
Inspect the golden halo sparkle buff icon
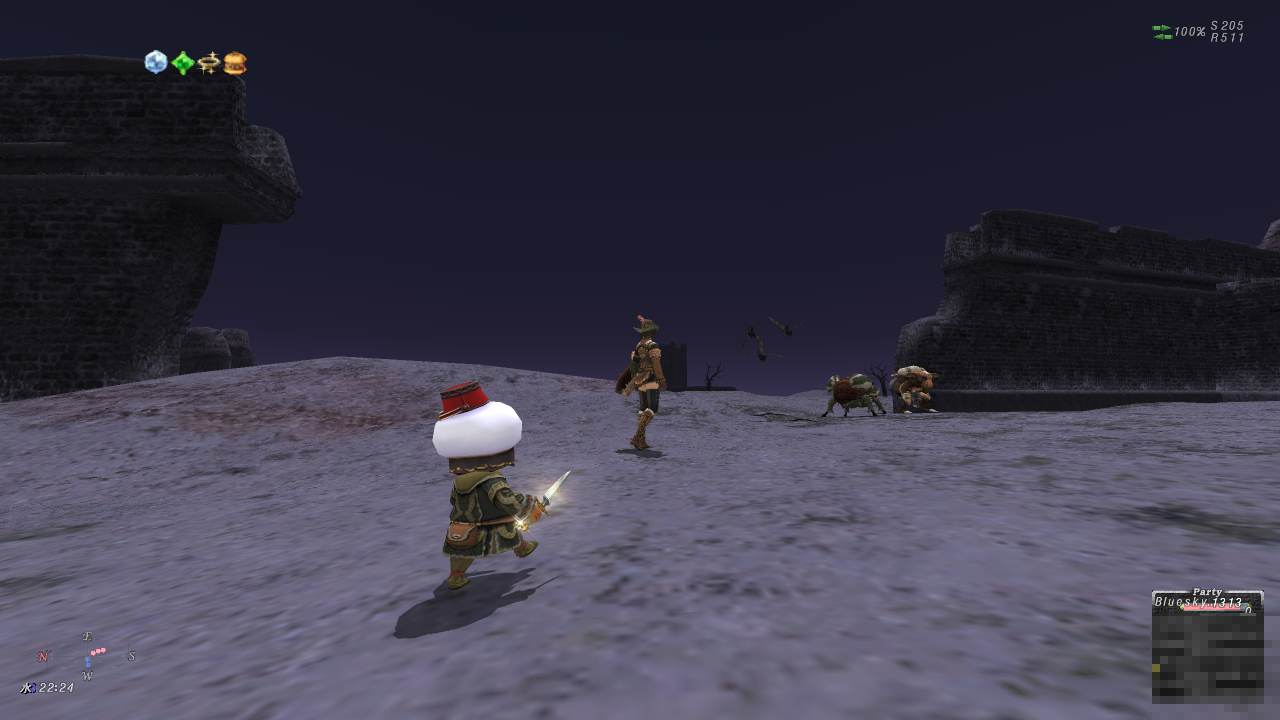pyautogui.click(x=209, y=63)
